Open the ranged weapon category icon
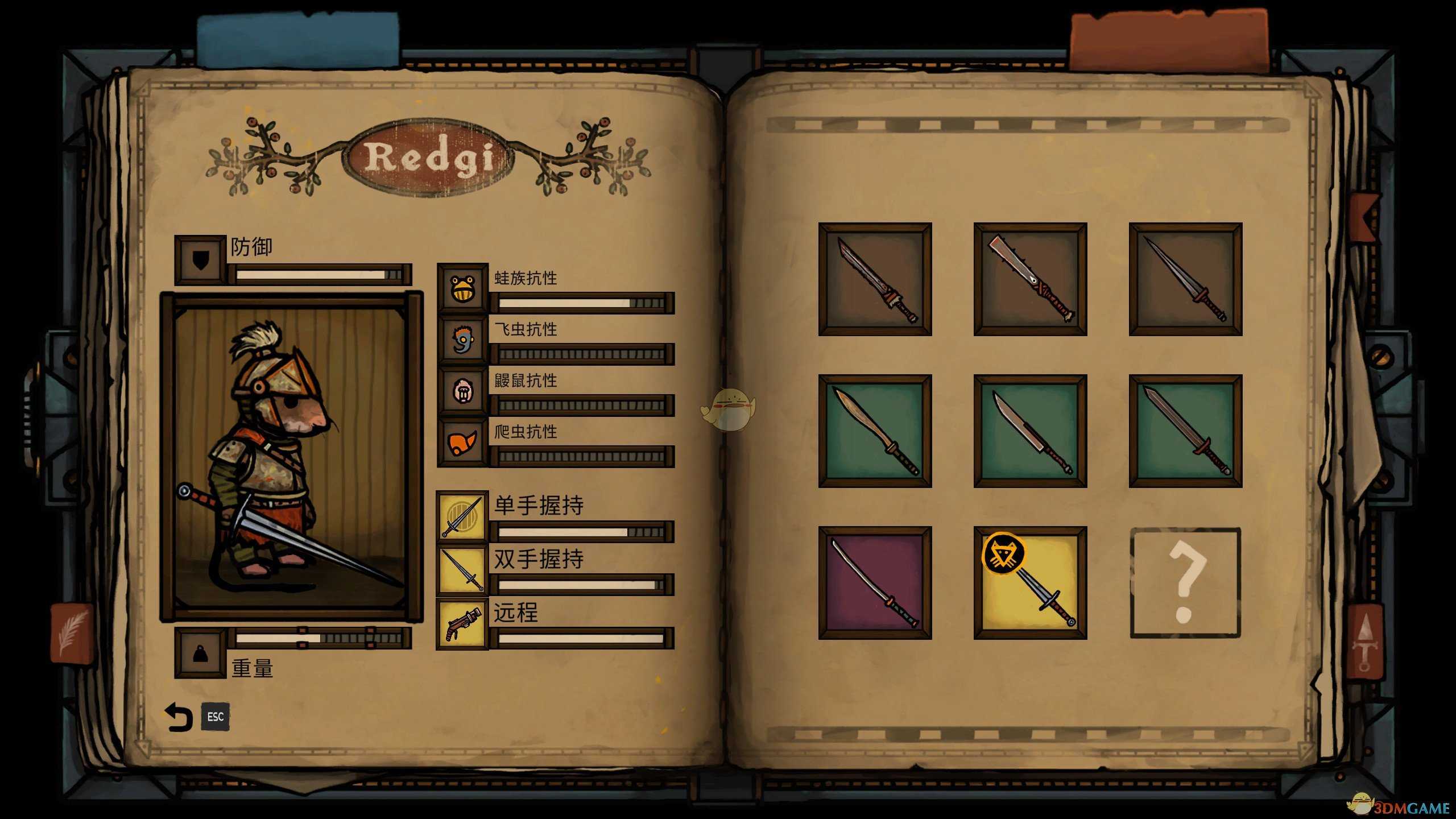Image resolution: width=1456 pixels, height=819 pixels. pyautogui.click(x=462, y=623)
